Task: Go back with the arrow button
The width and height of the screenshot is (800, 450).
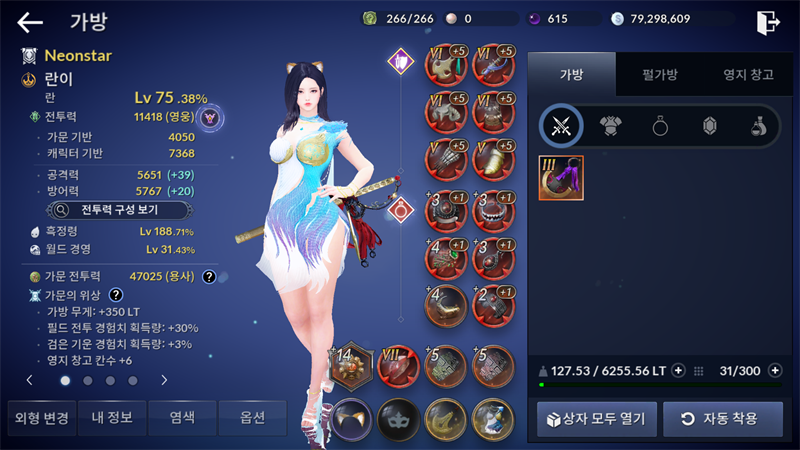Action: click(30, 22)
